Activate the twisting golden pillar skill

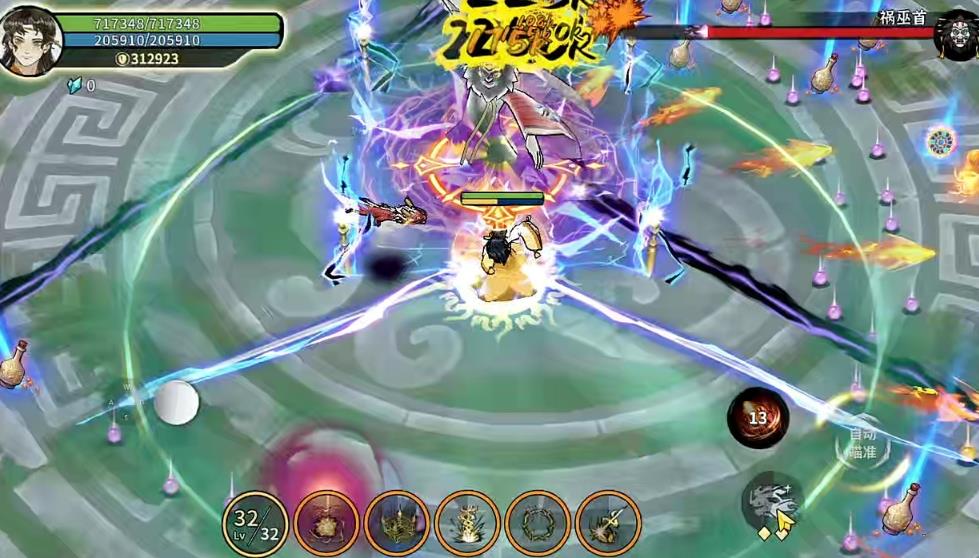coord(467,522)
